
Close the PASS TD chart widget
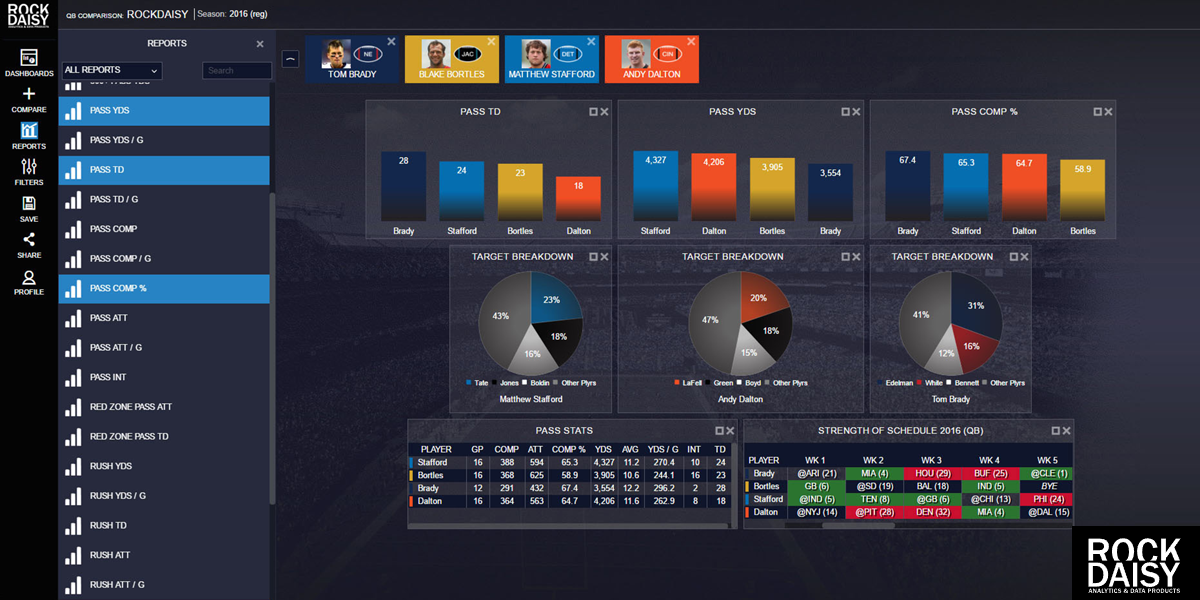604,112
